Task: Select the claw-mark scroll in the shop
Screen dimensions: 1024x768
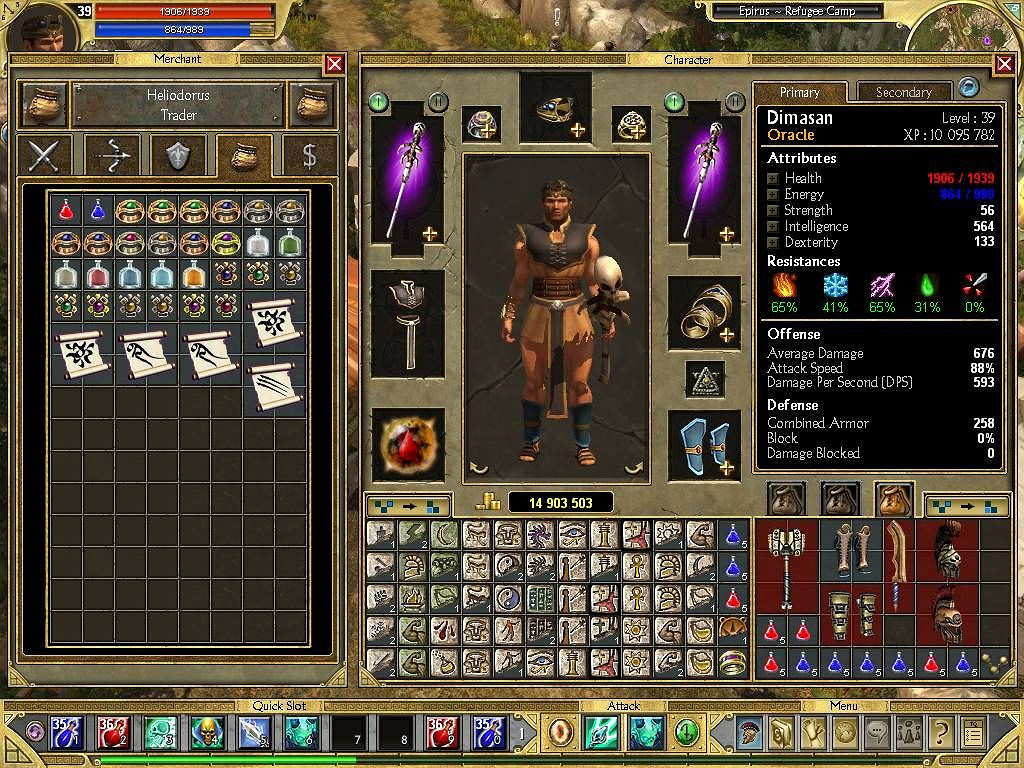Action: point(274,385)
